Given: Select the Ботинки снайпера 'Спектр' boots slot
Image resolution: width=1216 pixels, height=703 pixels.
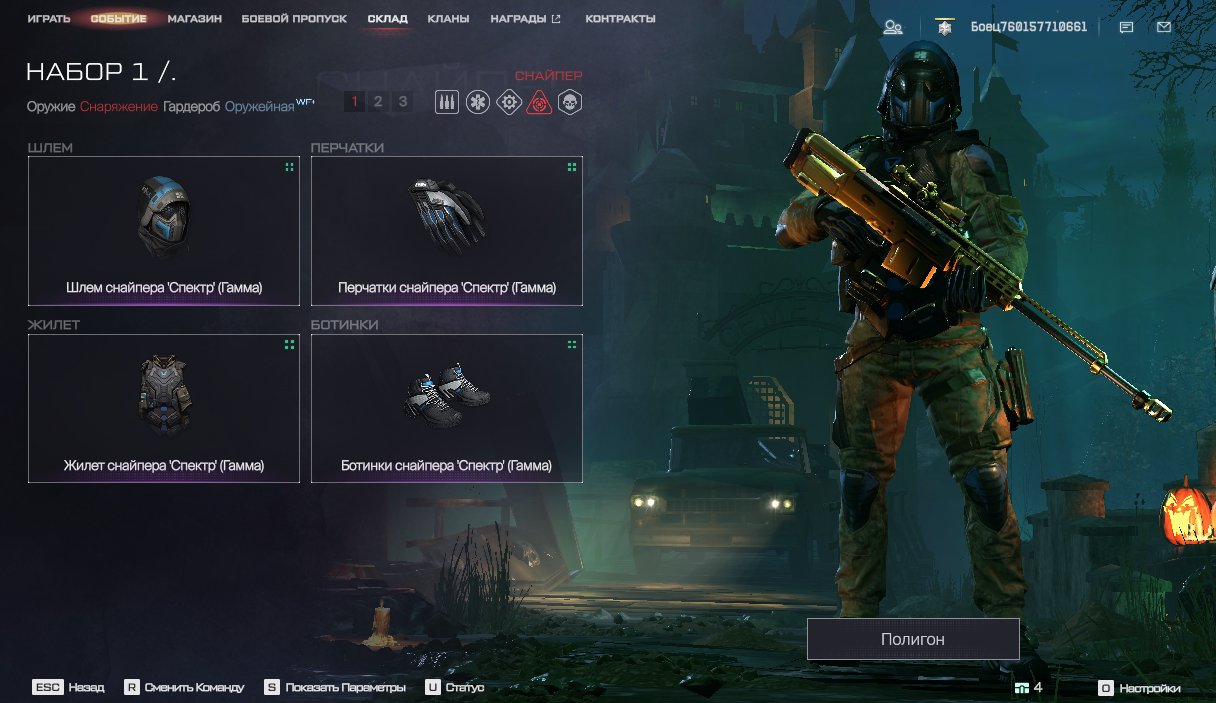Looking at the screenshot, I should 447,408.
